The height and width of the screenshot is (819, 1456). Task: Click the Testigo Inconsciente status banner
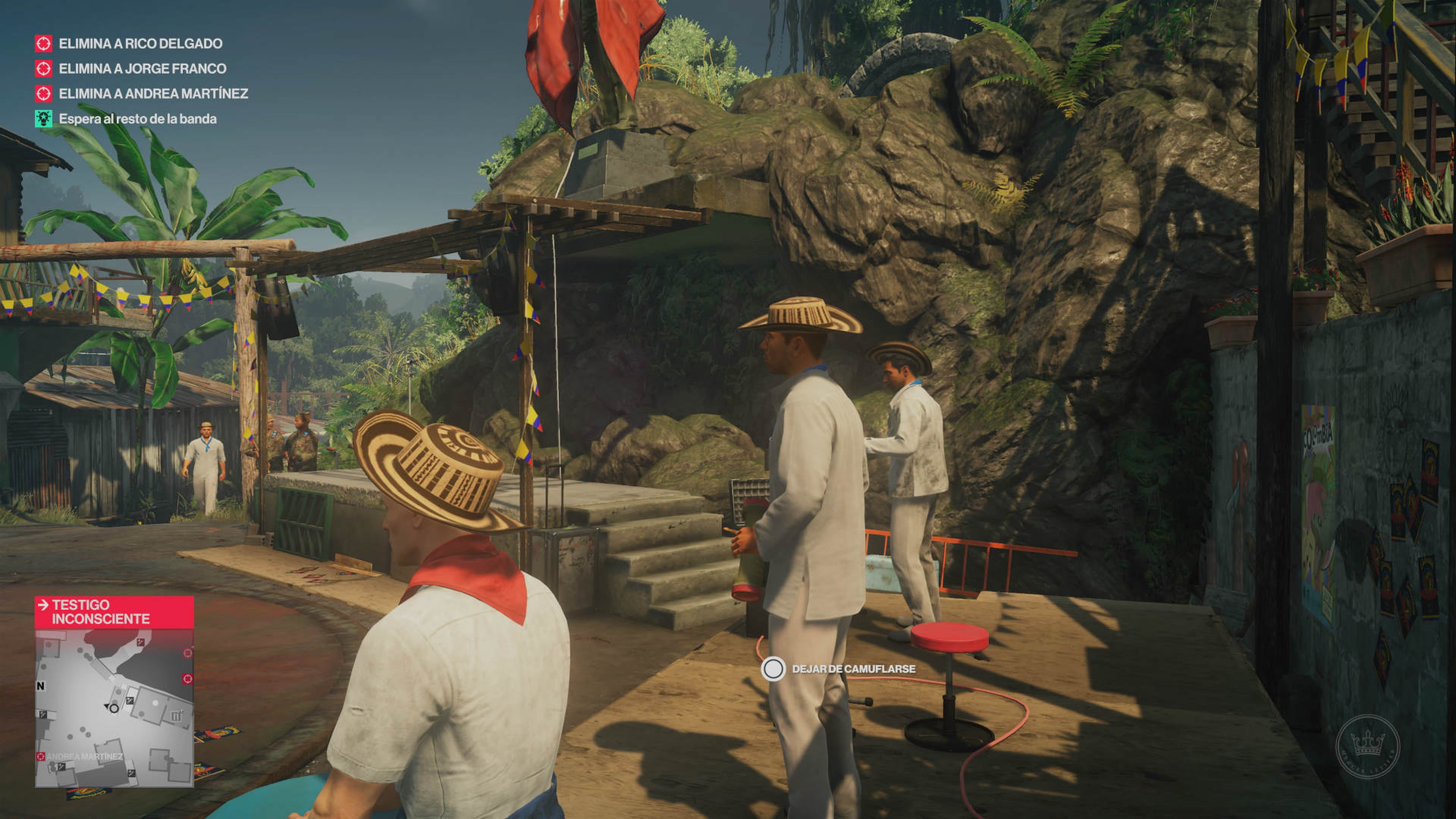tap(114, 612)
